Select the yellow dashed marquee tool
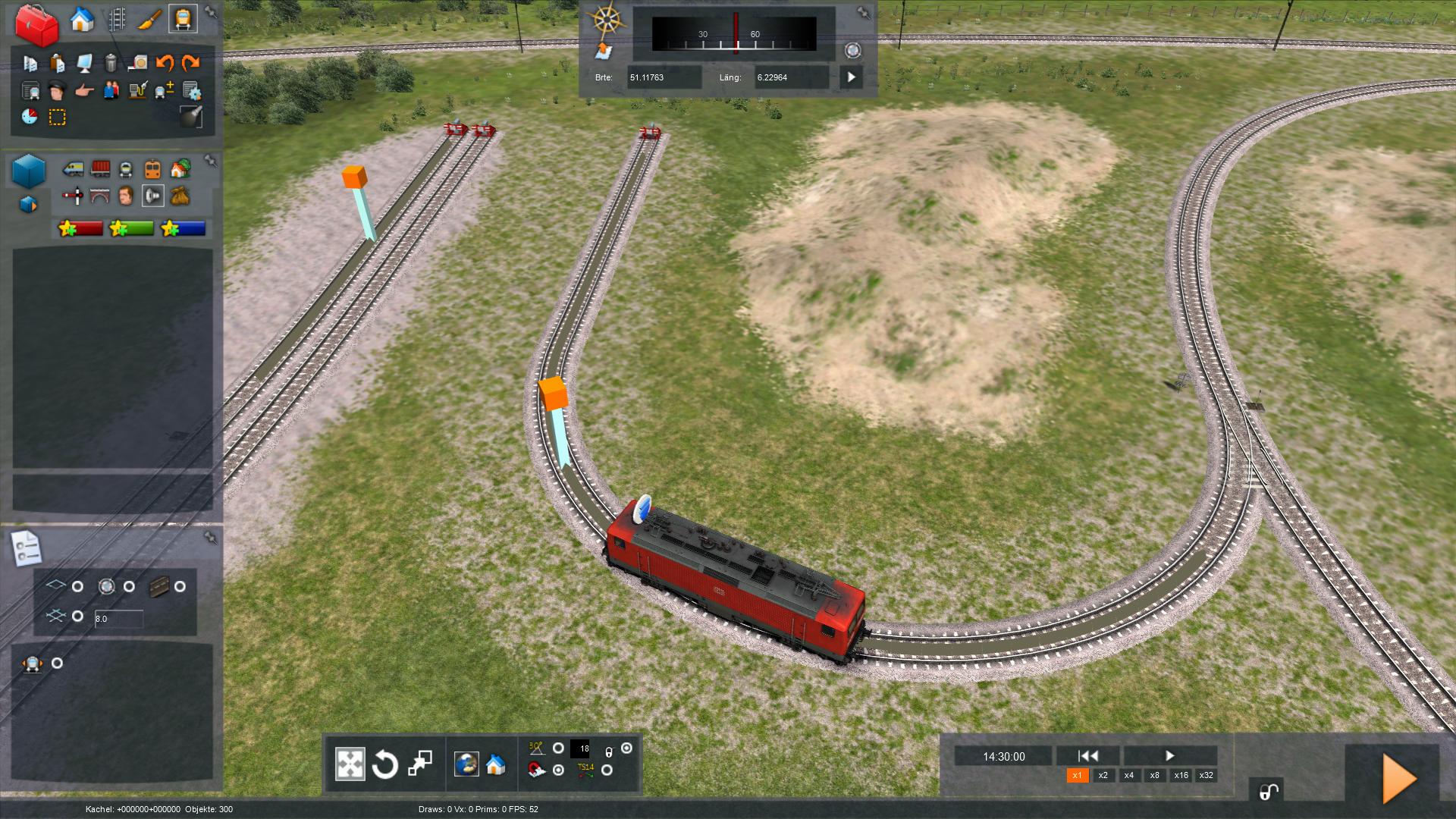 pos(57,118)
